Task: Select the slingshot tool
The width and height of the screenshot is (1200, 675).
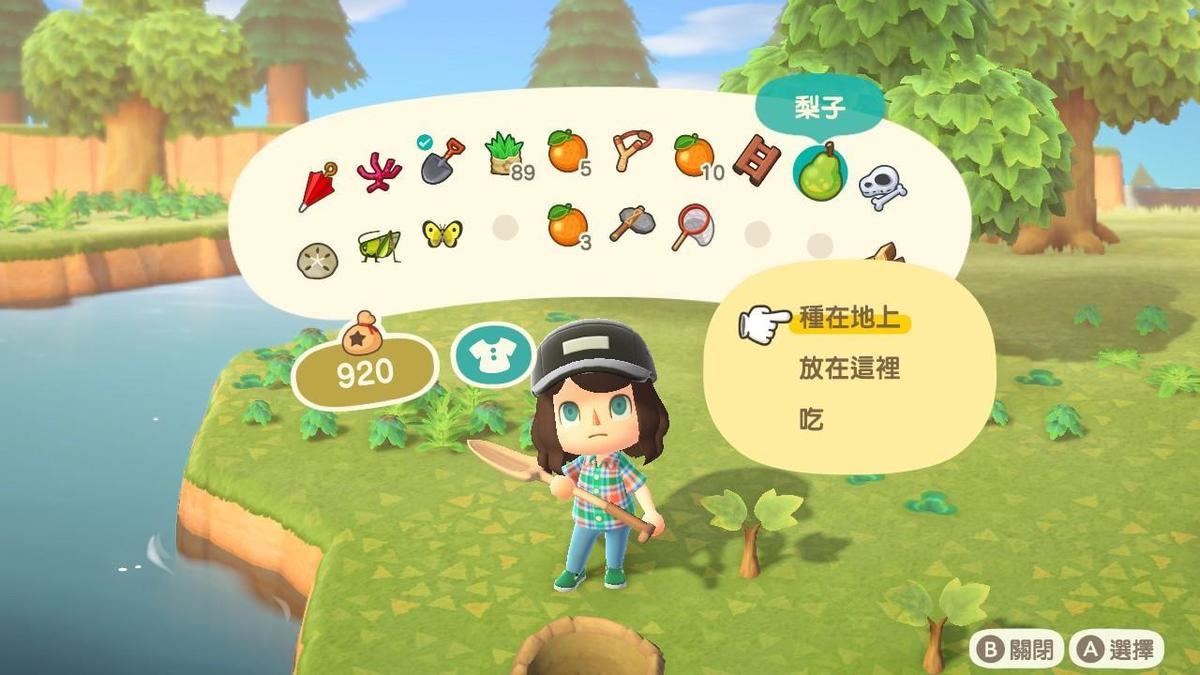Action: [630, 151]
